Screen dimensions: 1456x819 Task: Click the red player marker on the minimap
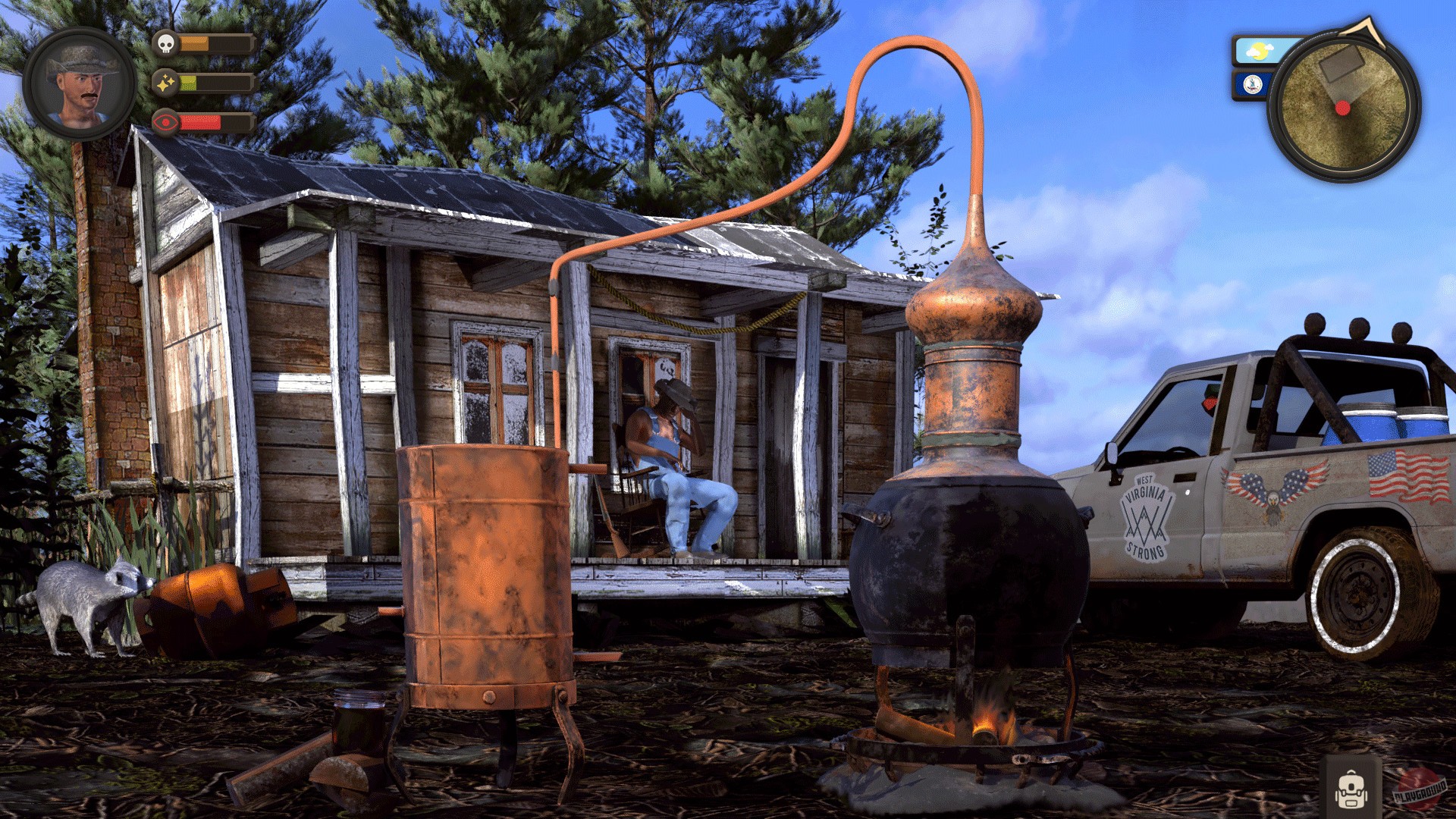pyautogui.click(x=1342, y=108)
